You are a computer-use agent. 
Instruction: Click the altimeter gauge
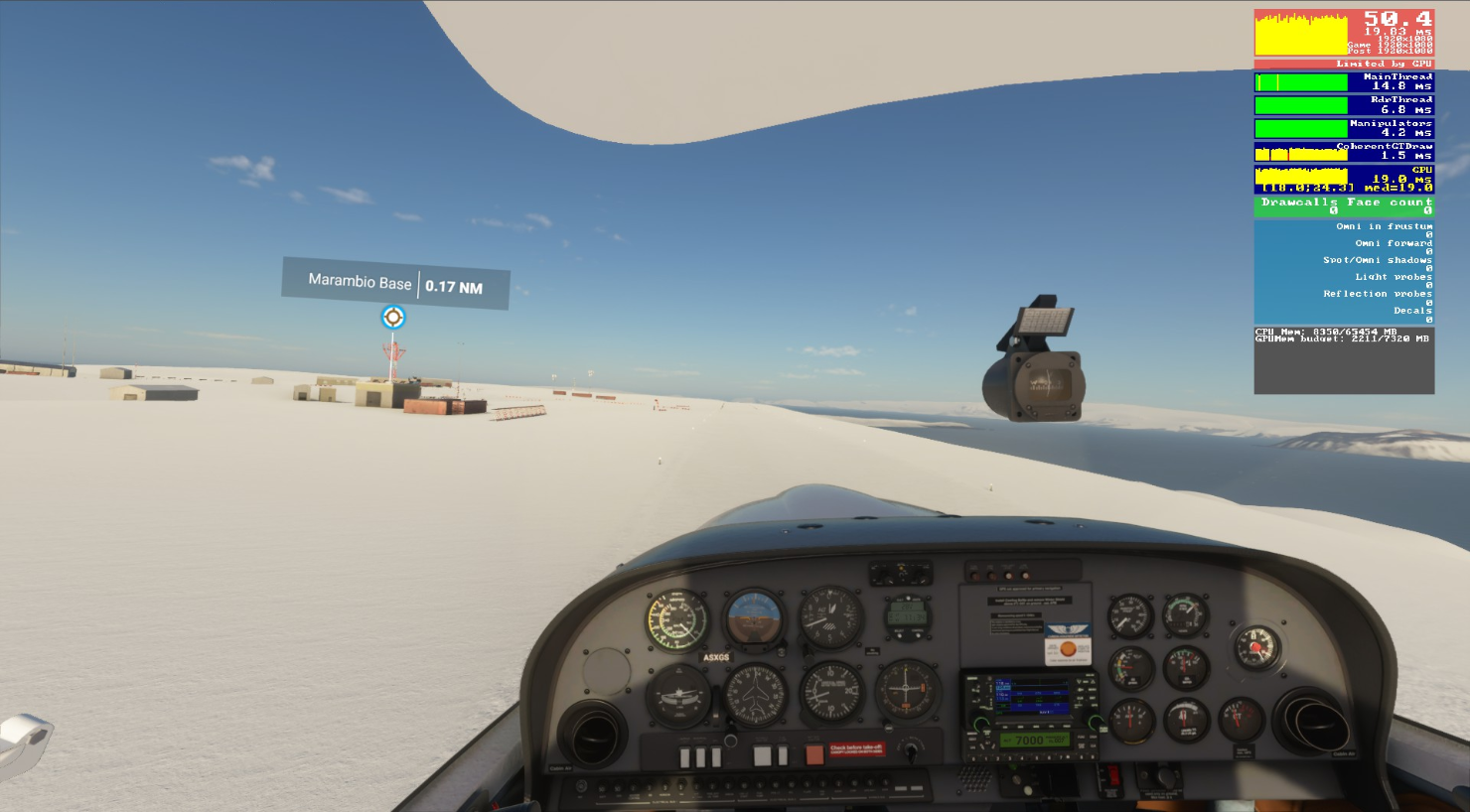tap(828, 616)
